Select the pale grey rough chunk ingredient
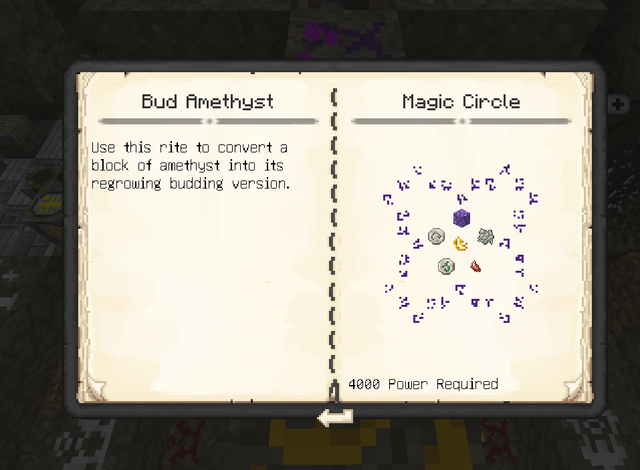This screenshot has width=640, height=470. click(486, 236)
